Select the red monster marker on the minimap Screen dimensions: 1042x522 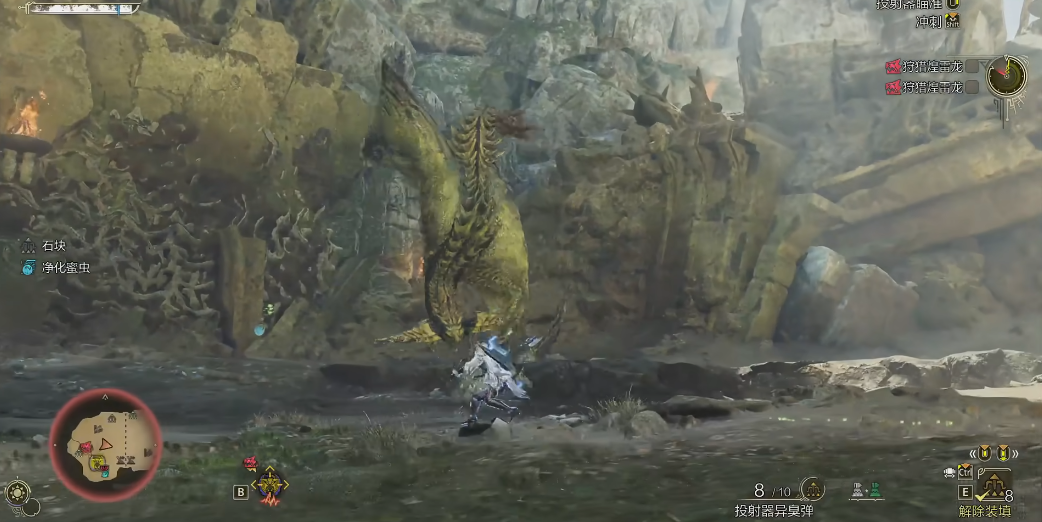tap(87, 444)
